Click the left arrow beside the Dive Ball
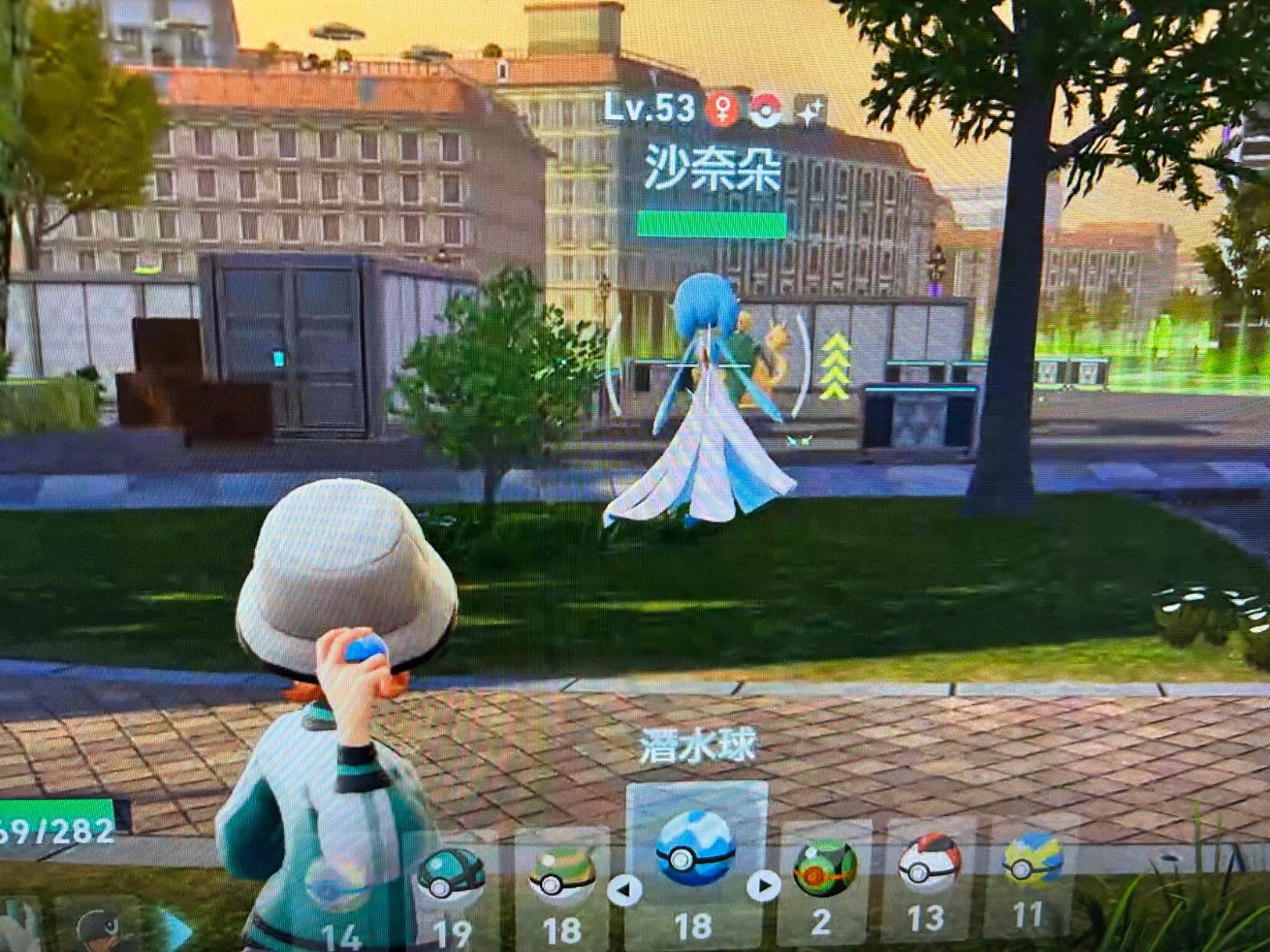The height and width of the screenshot is (952, 1270). (625, 889)
